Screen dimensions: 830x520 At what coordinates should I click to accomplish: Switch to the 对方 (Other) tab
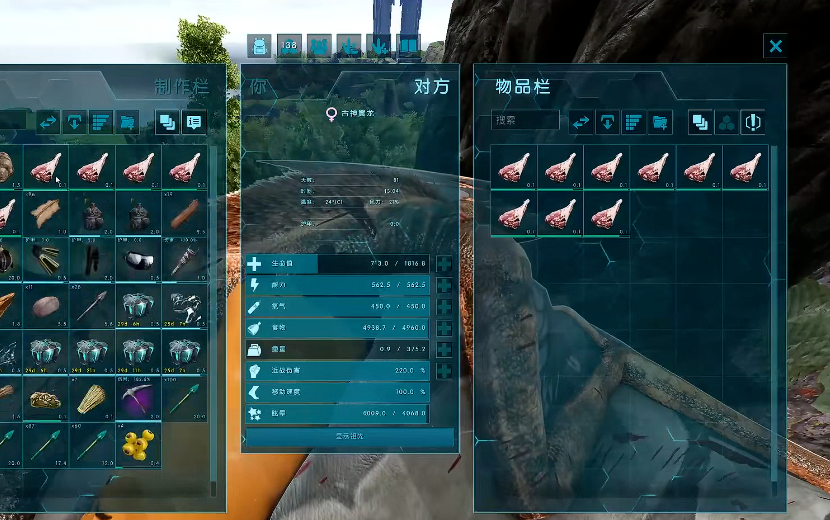pyautogui.click(x=431, y=87)
